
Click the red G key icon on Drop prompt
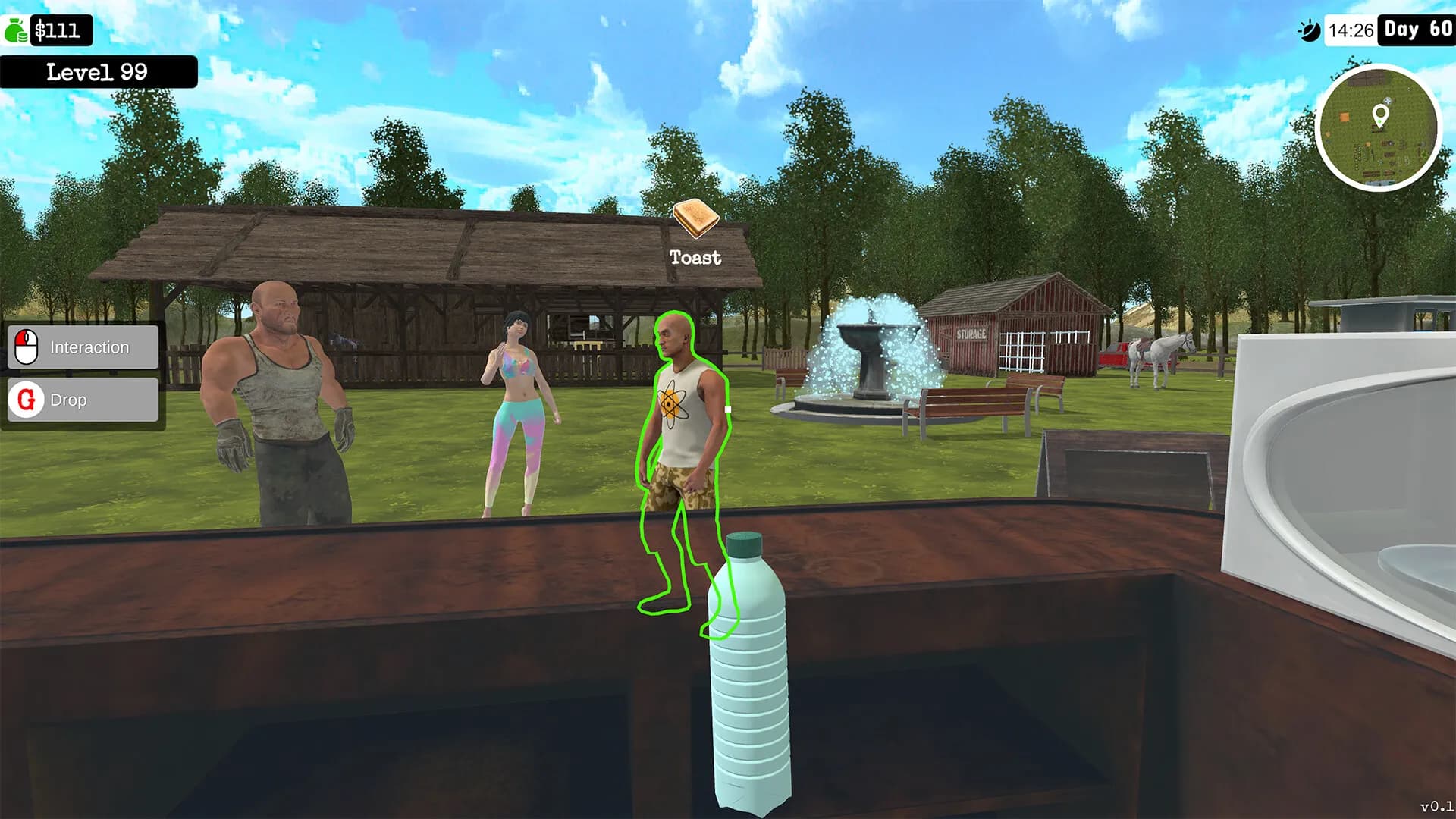point(25,400)
